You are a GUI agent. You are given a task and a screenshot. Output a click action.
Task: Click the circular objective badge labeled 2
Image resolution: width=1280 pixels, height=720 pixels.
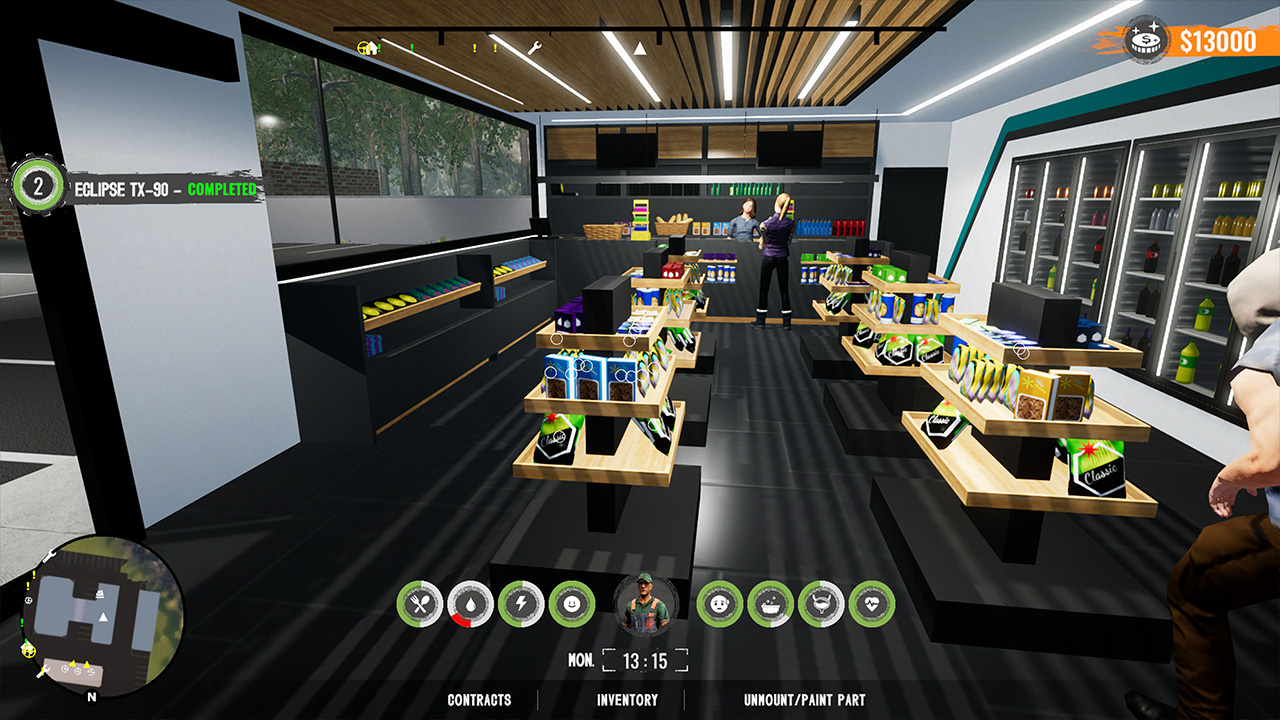coord(38,185)
